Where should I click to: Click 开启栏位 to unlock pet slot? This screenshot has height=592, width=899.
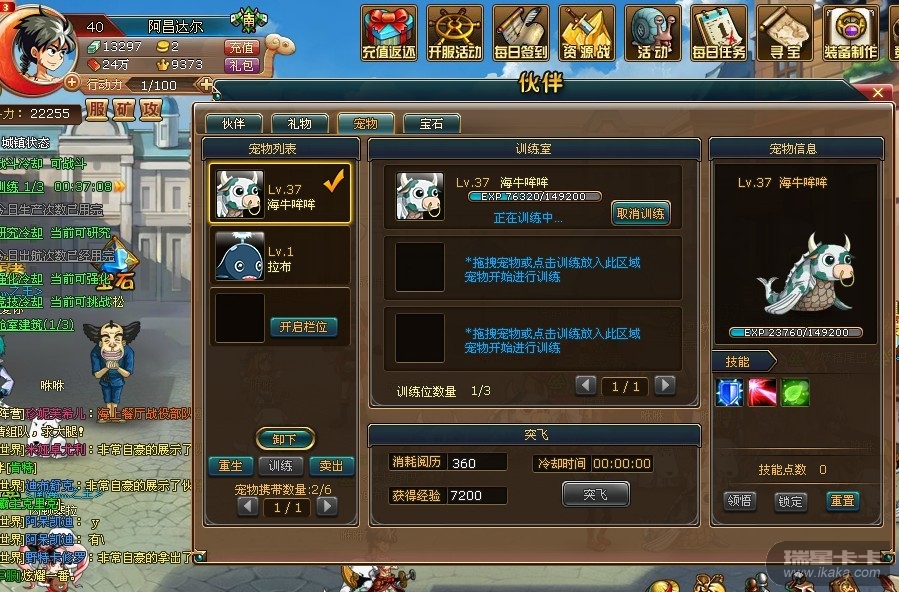pyautogui.click(x=303, y=327)
